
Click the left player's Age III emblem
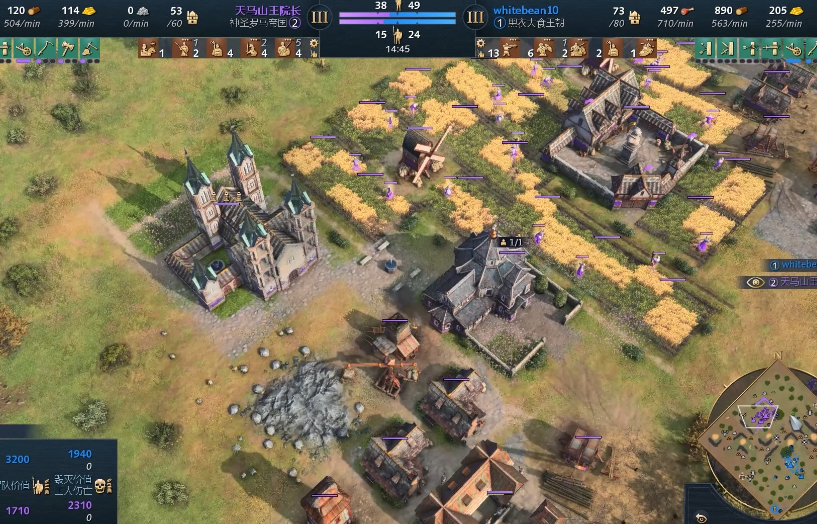pyautogui.click(x=320, y=16)
